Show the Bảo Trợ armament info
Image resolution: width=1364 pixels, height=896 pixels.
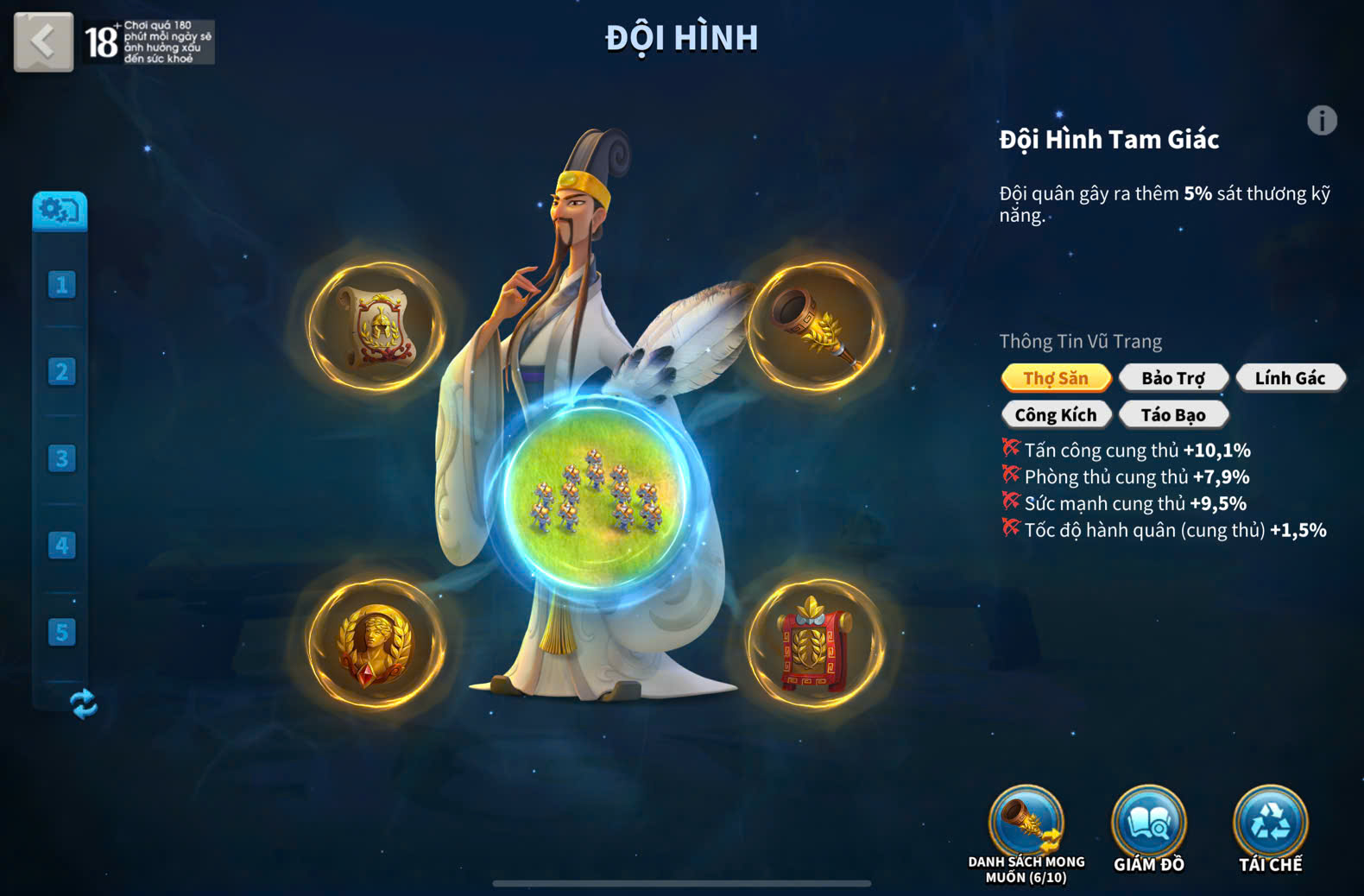point(1173,378)
